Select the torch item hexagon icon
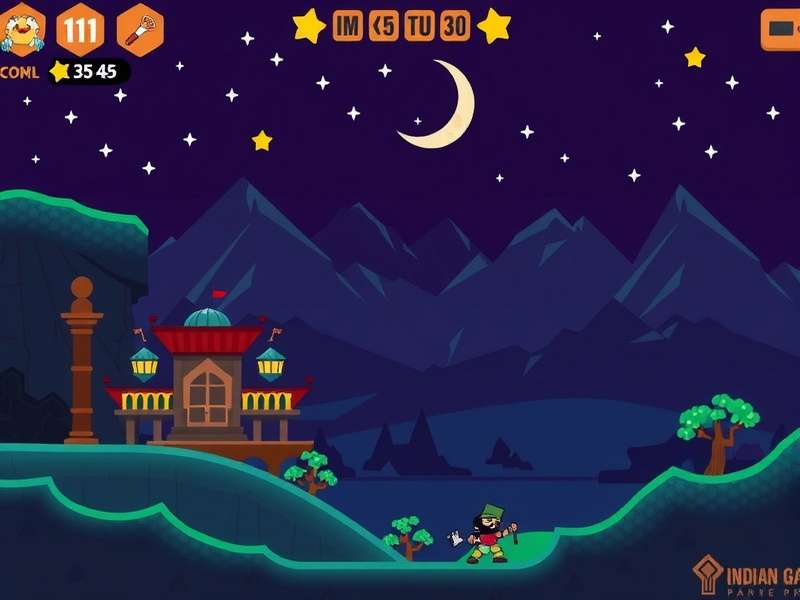This screenshot has height=600, width=800. point(140,29)
